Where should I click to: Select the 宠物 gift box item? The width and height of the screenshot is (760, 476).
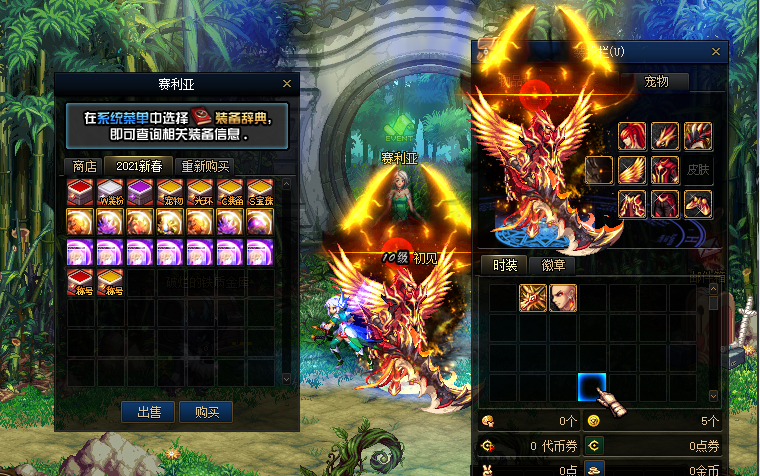[170, 192]
